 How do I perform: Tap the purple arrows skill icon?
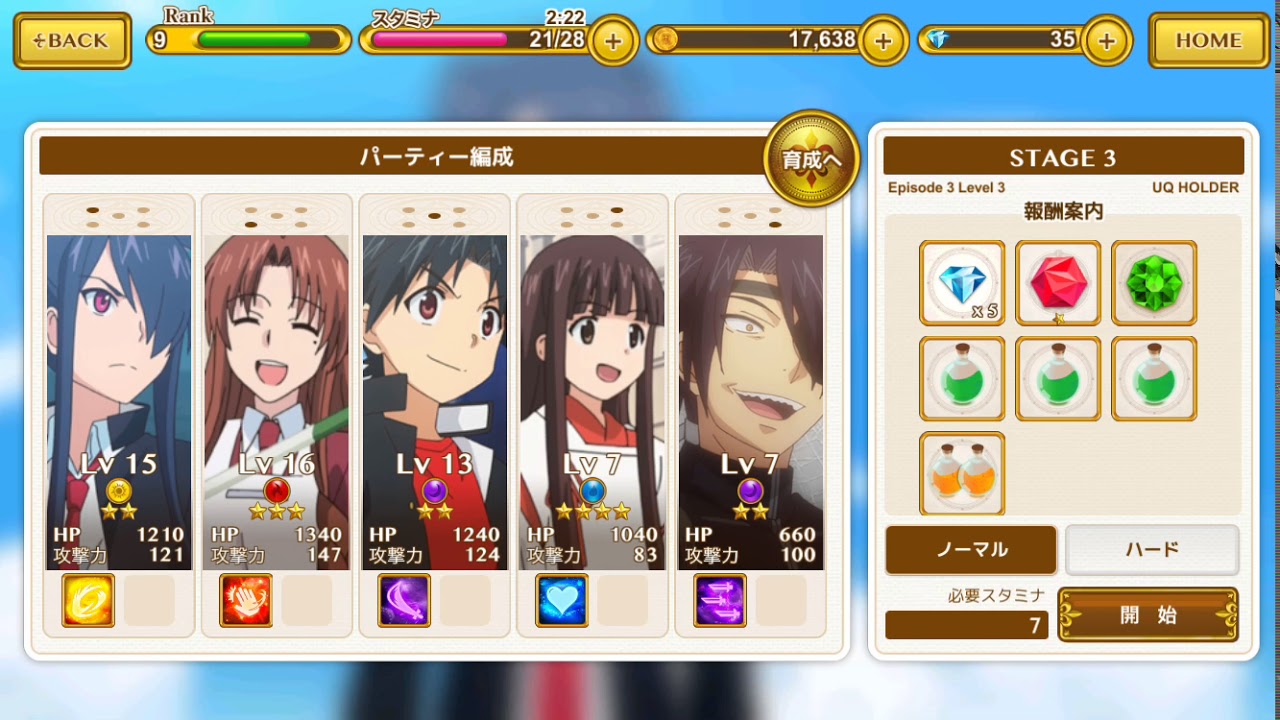click(720, 600)
